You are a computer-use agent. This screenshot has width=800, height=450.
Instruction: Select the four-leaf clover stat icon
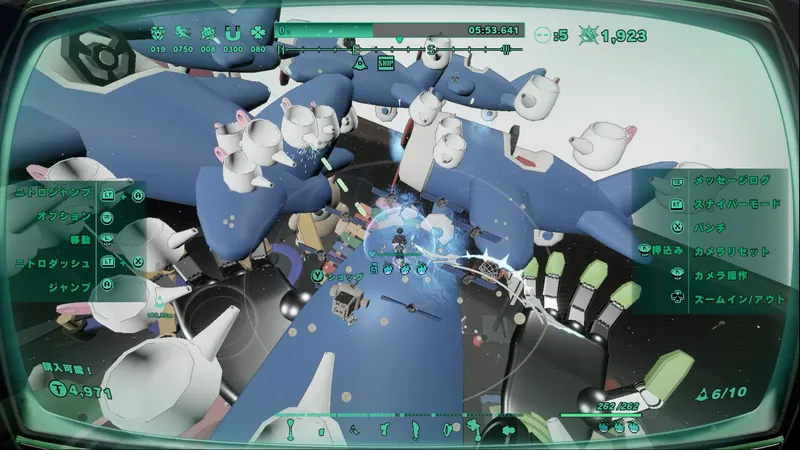point(258,32)
